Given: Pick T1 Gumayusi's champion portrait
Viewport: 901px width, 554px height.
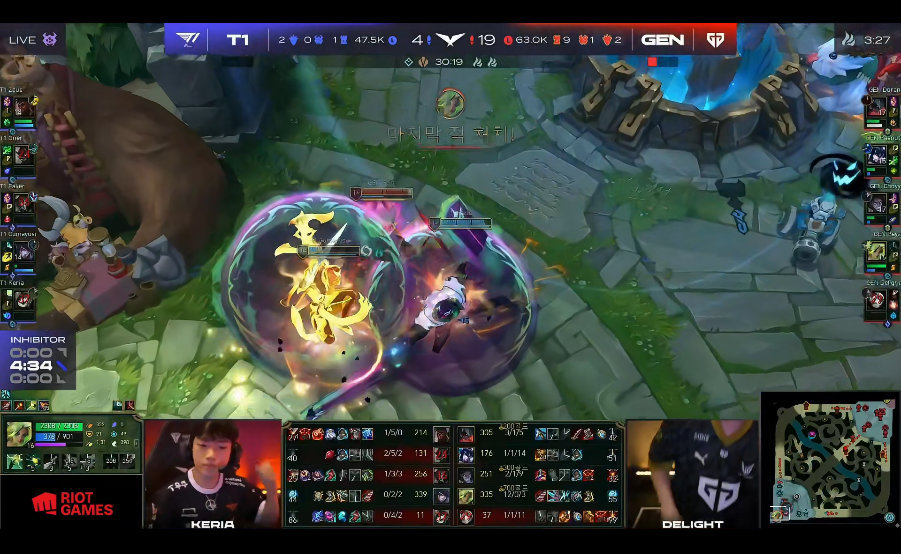Looking at the screenshot, I should pos(23,251).
